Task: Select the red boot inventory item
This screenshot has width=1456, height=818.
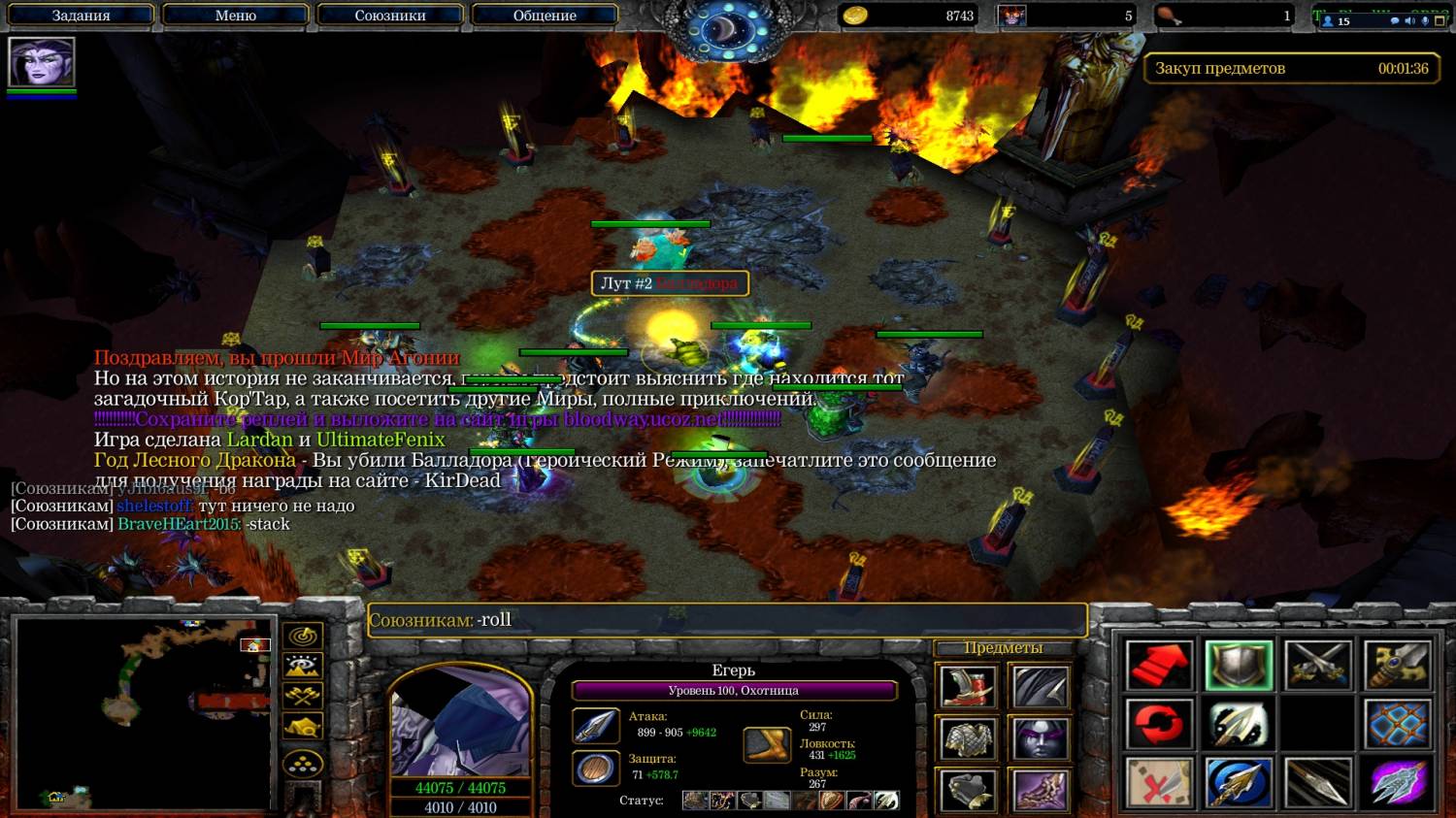Action: pyautogui.click(x=967, y=686)
